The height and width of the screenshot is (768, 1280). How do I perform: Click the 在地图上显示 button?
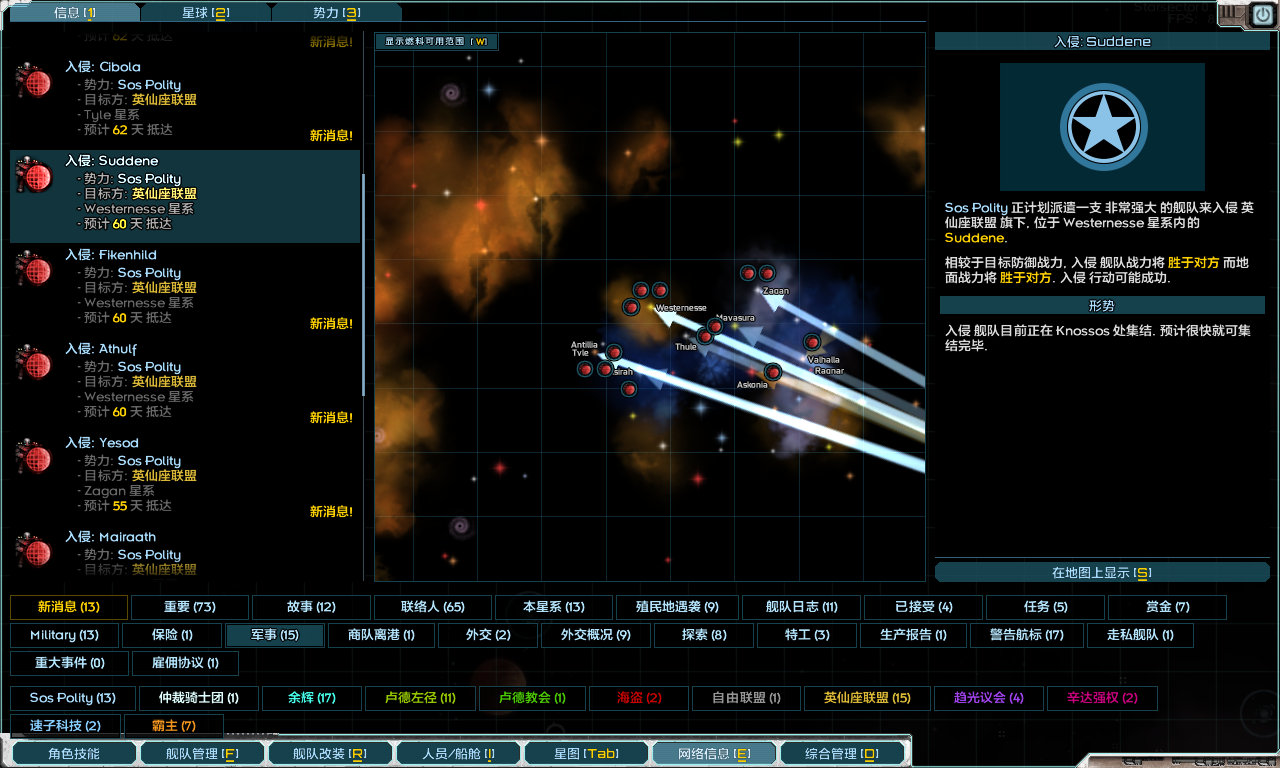tap(1103, 571)
